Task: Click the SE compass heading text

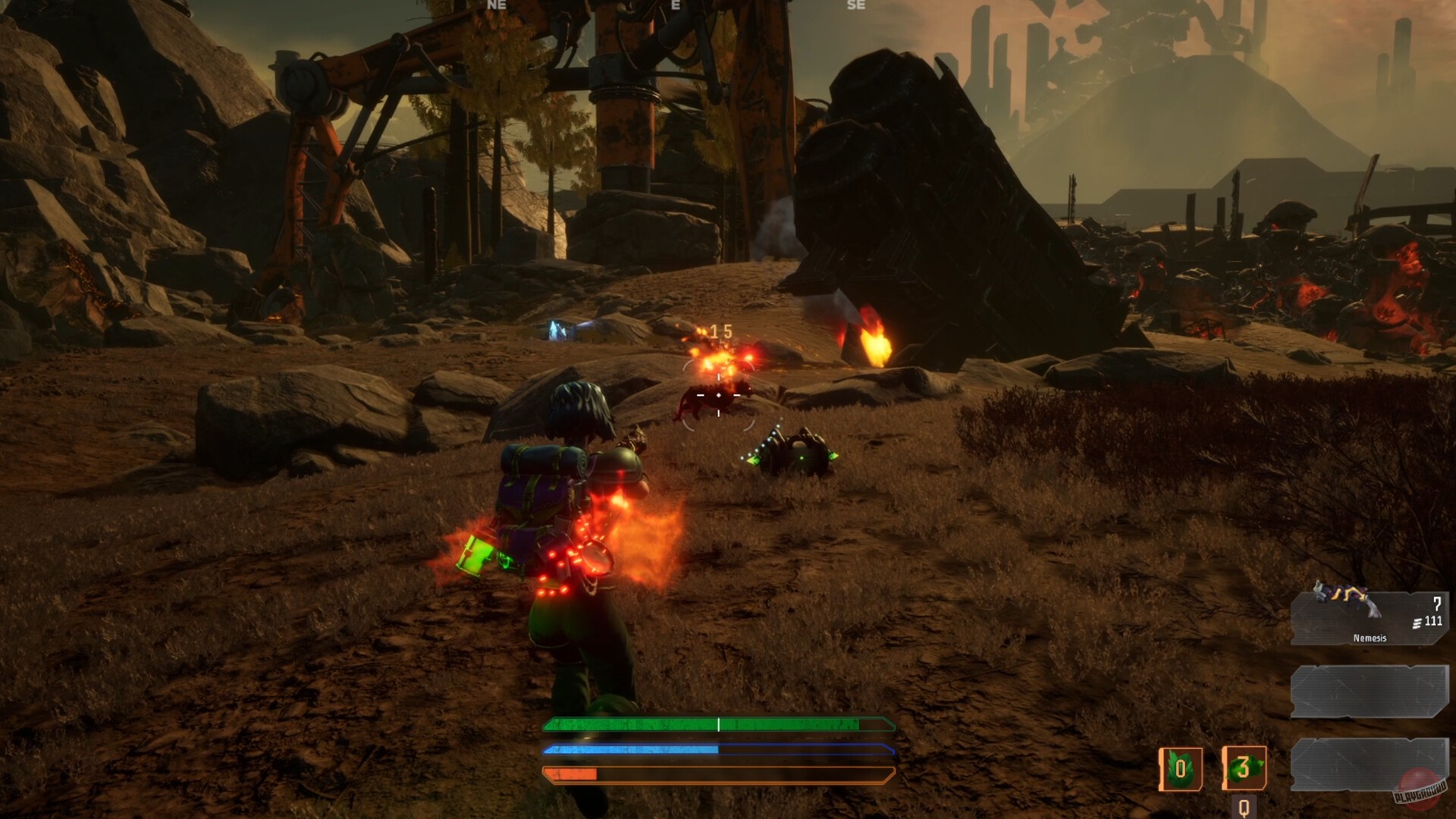Action: [x=854, y=5]
